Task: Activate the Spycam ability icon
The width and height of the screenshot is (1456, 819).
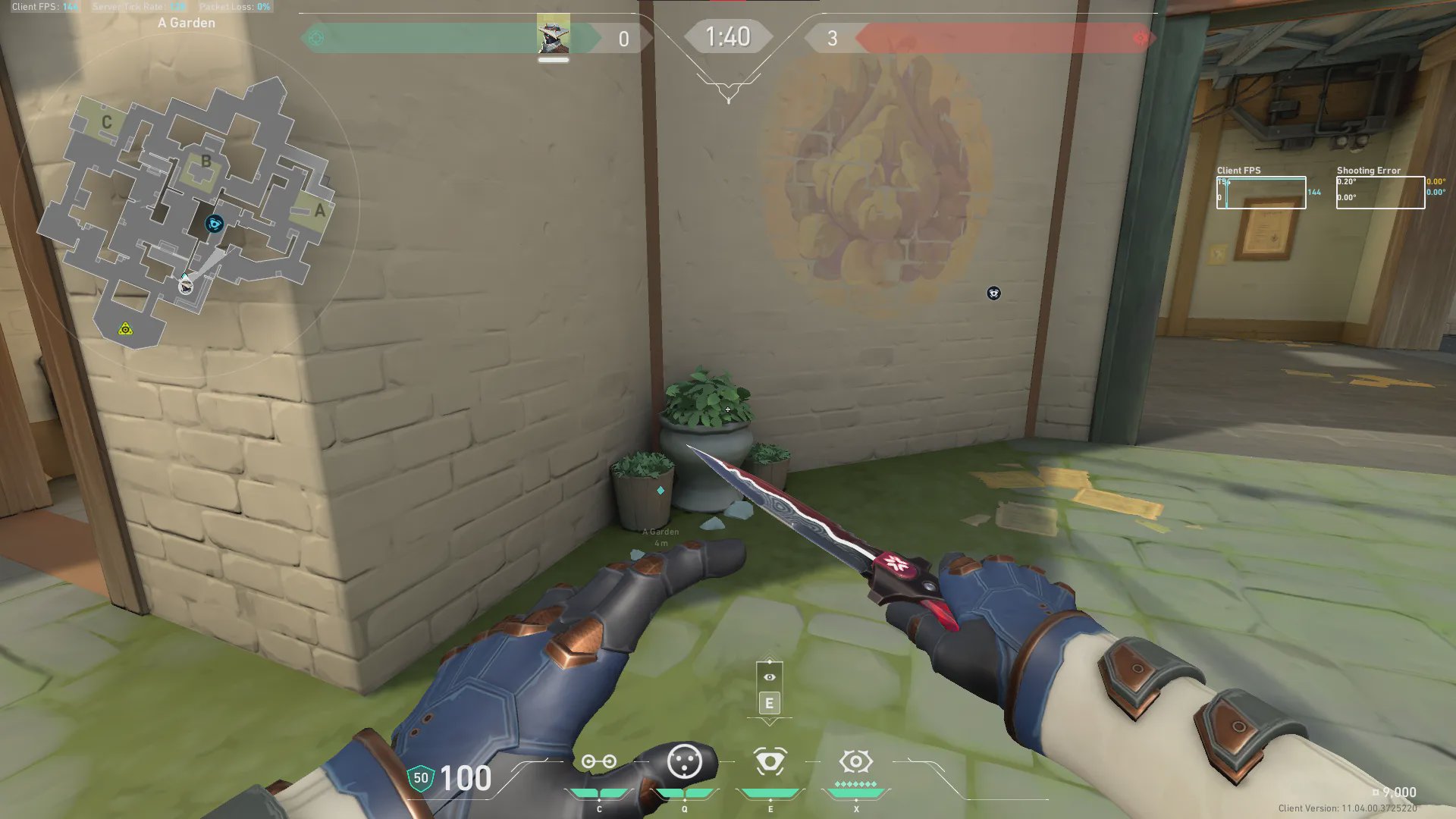Action: coord(770,761)
